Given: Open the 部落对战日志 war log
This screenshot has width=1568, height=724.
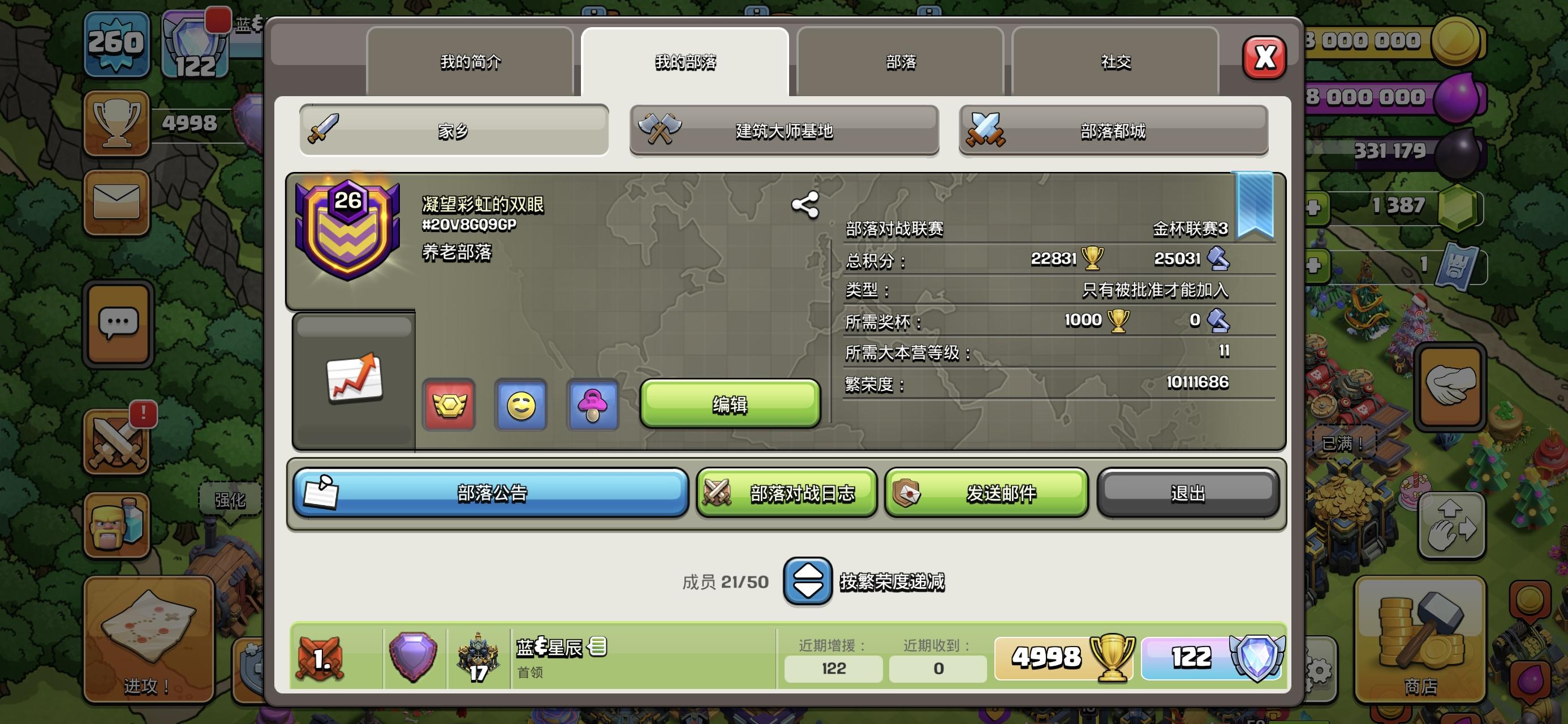Looking at the screenshot, I should (786, 494).
